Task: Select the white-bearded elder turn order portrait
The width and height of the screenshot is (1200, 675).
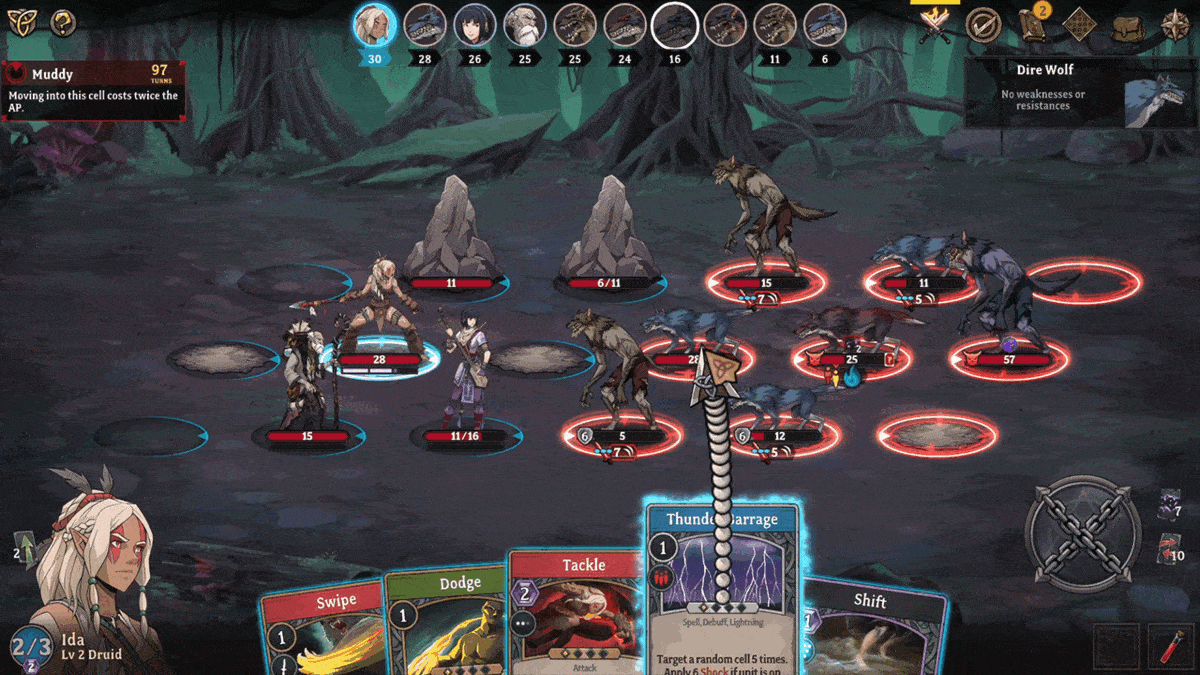Action: click(525, 25)
